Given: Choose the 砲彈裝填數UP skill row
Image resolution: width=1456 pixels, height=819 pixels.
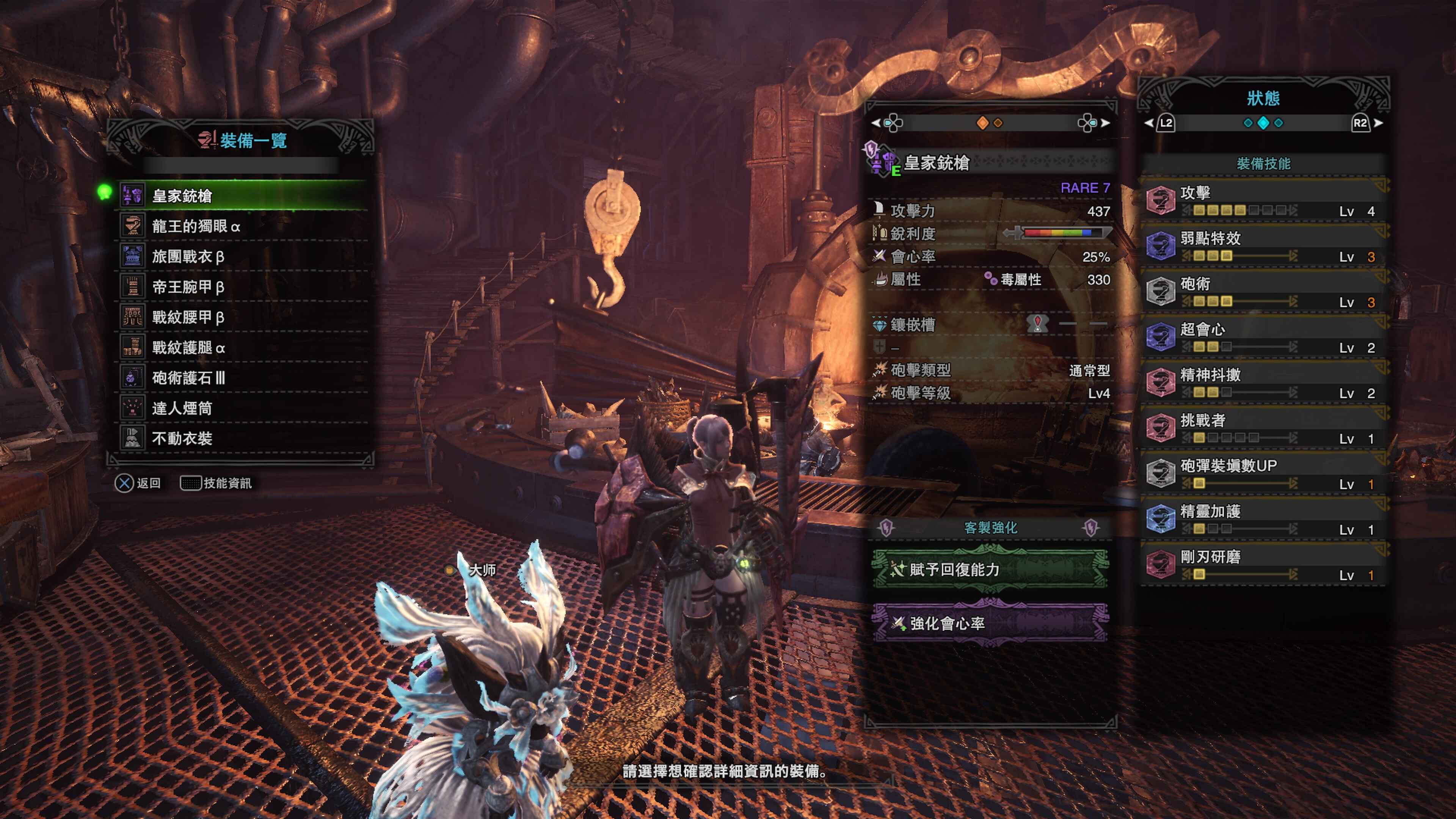Looking at the screenshot, I should 1264,474.
